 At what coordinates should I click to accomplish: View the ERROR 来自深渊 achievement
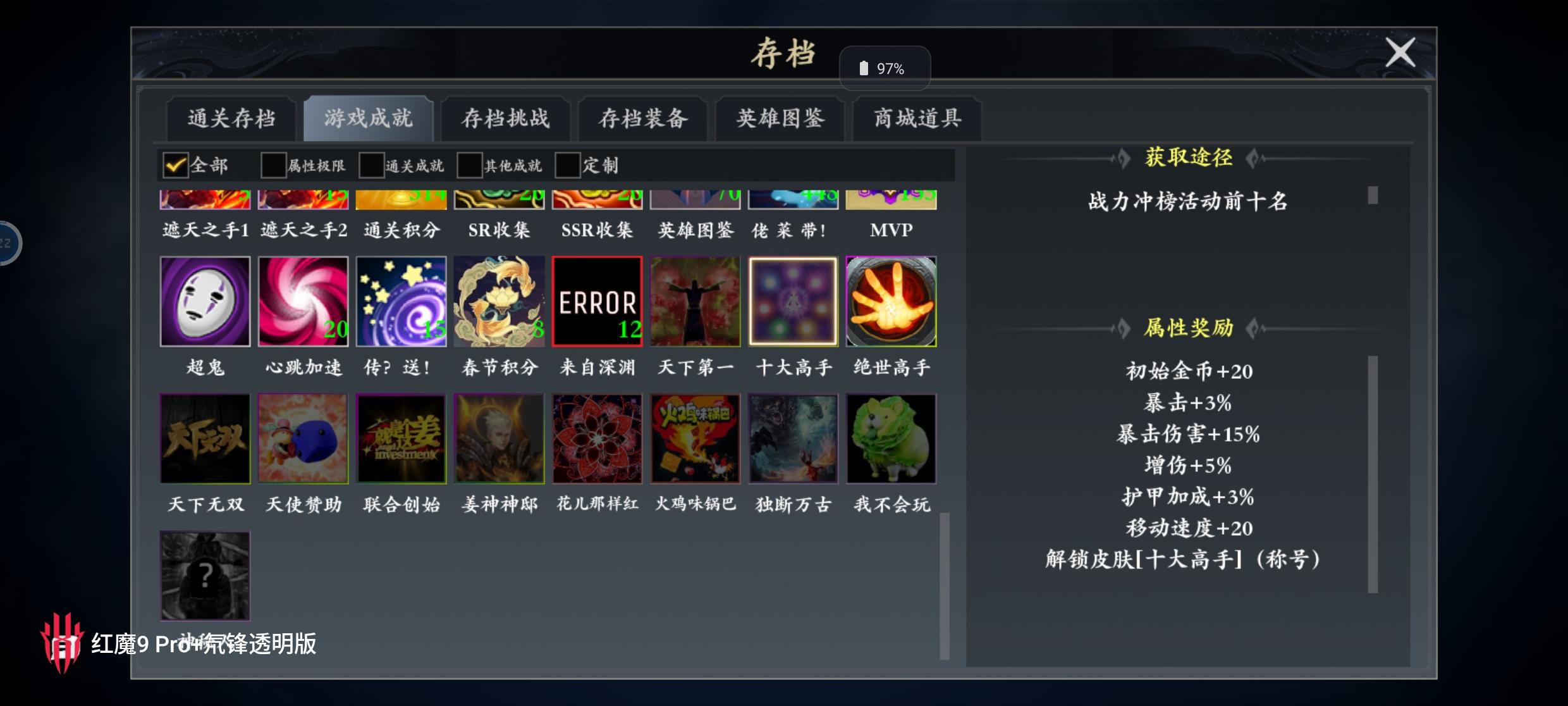597,301
